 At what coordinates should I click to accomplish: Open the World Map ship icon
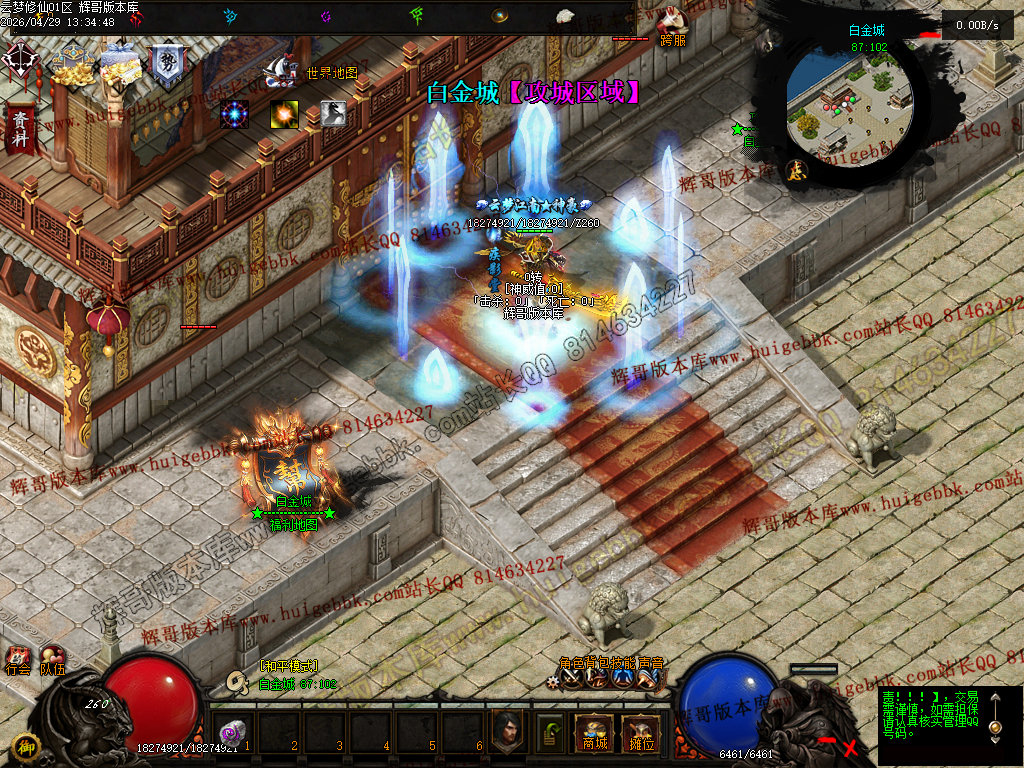tap(279, 69)
